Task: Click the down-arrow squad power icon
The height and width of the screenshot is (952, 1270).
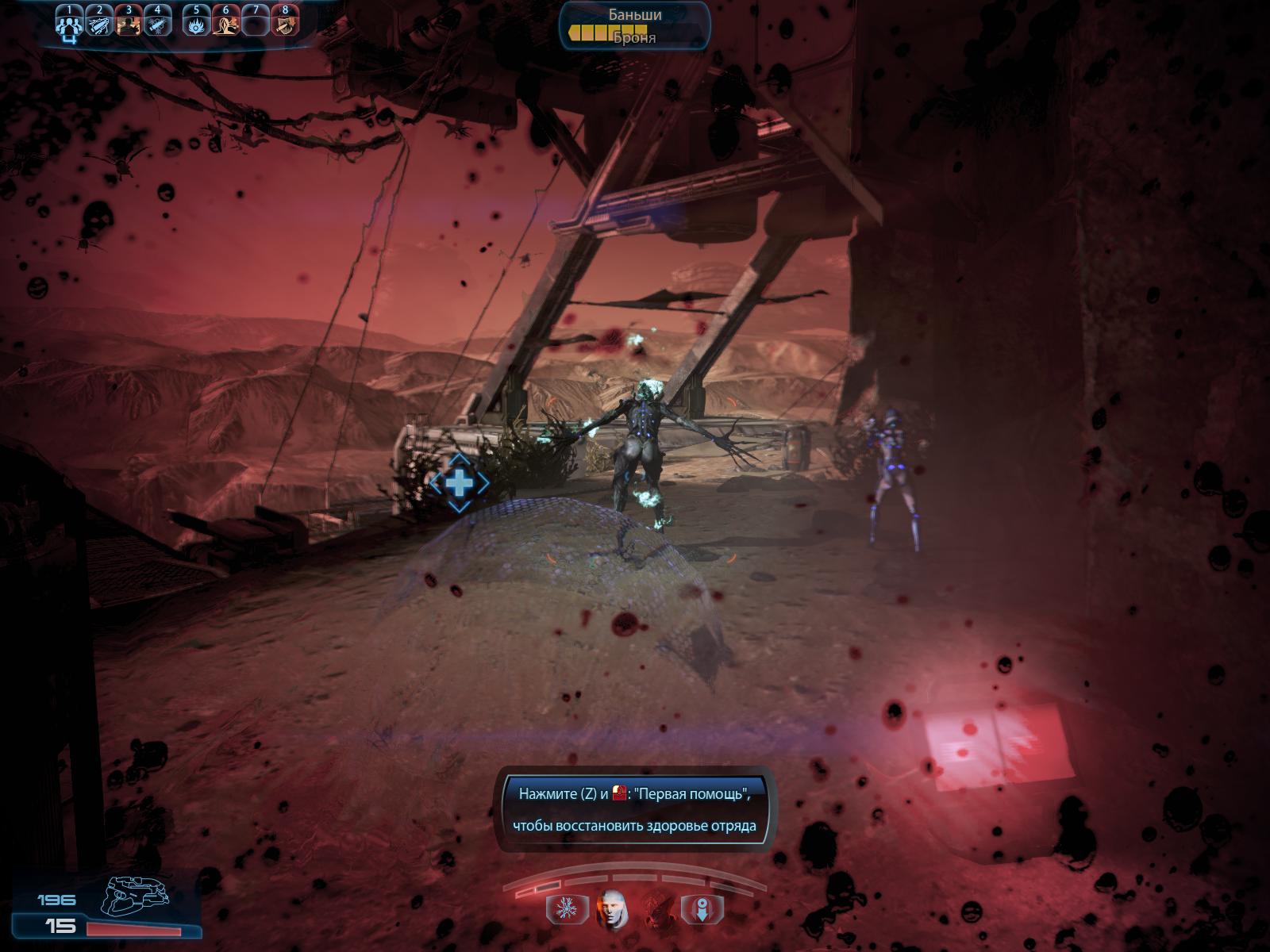Action: pos(705,908)
